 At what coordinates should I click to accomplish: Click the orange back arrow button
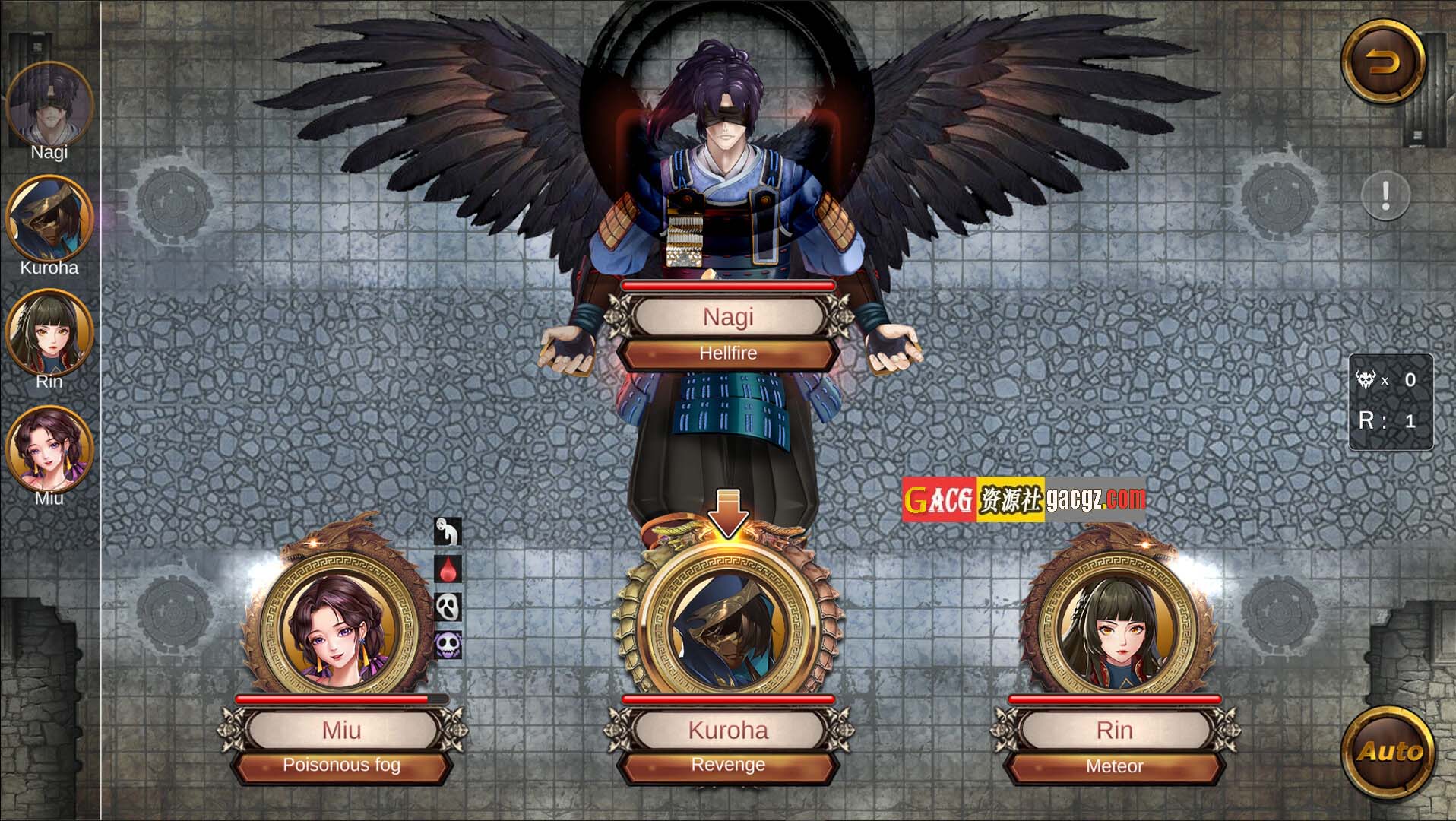point(1382,62)
